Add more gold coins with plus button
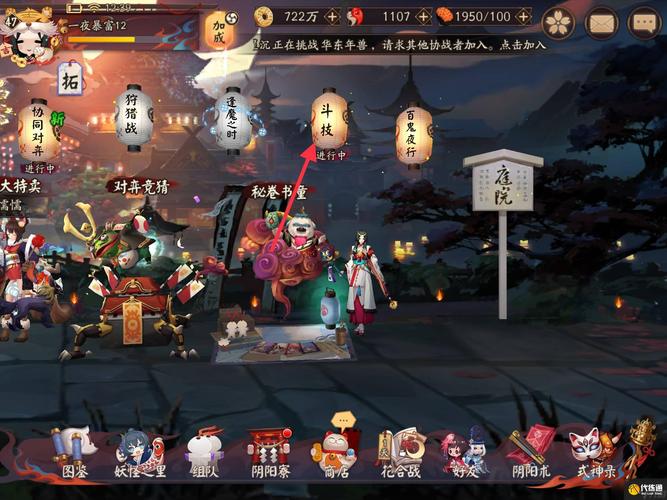667x500 pixels. click(336, 17)
